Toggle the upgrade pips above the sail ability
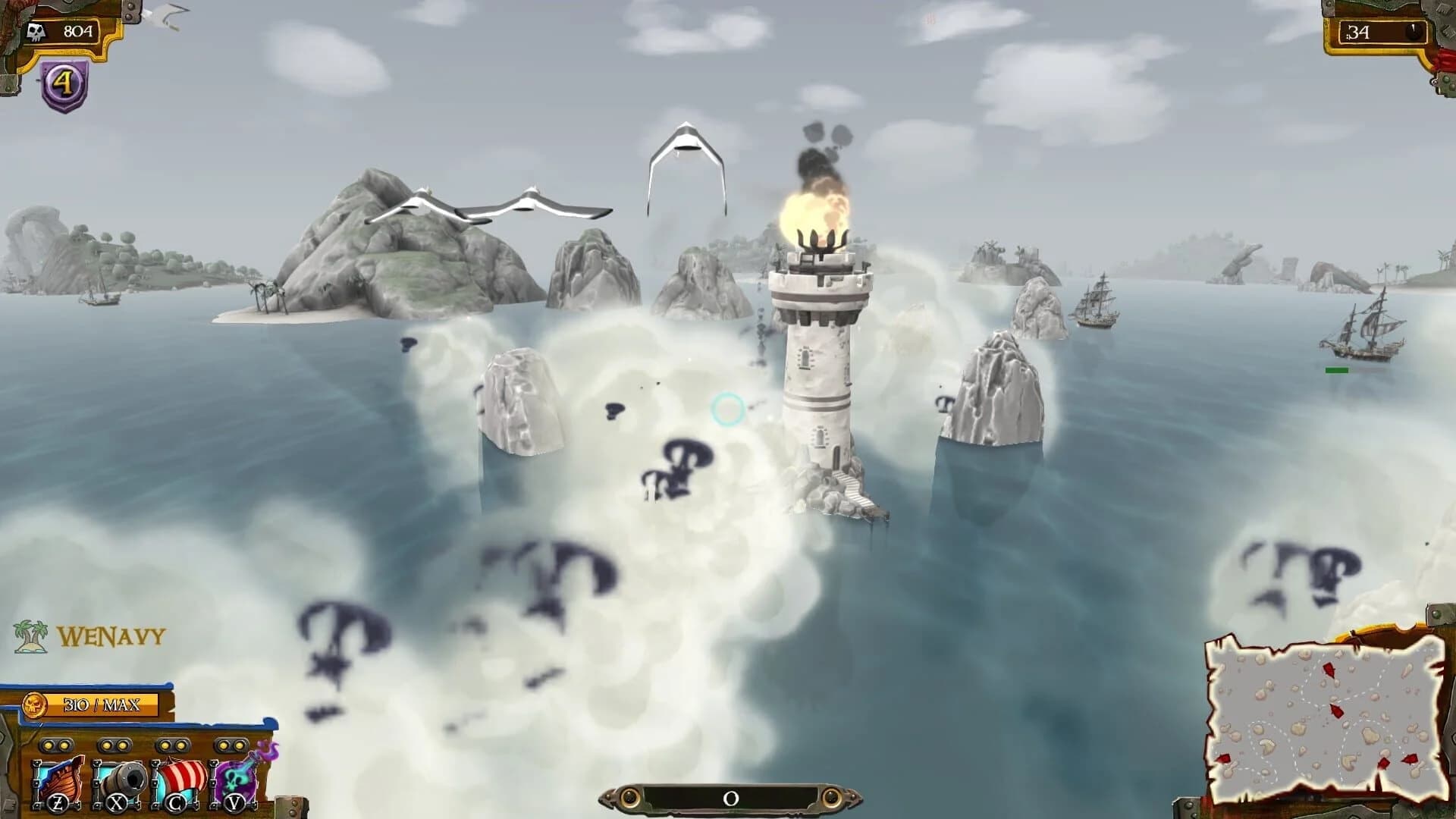 pos(171,747)
